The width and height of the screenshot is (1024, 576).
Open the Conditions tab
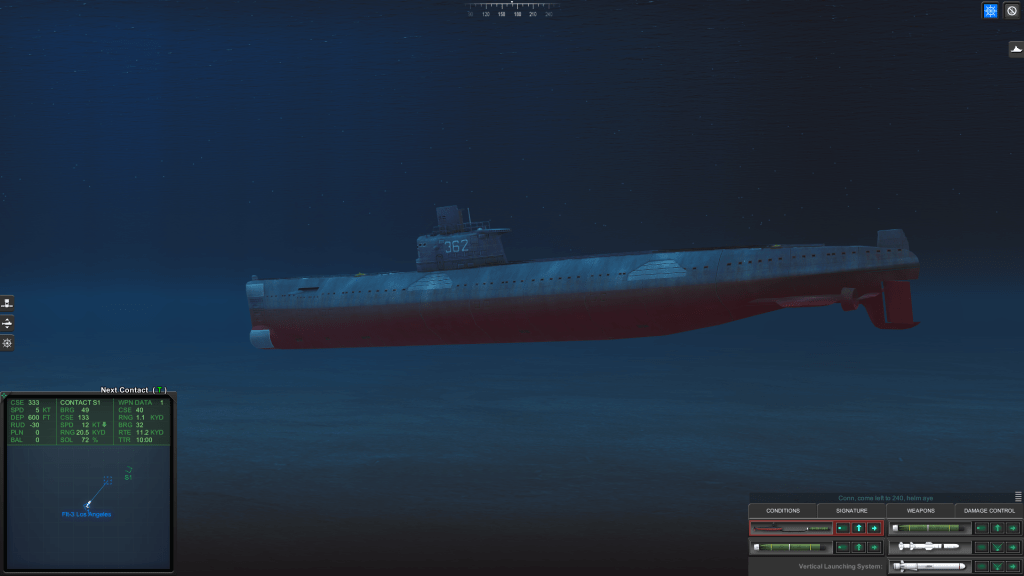coord(783,511)
